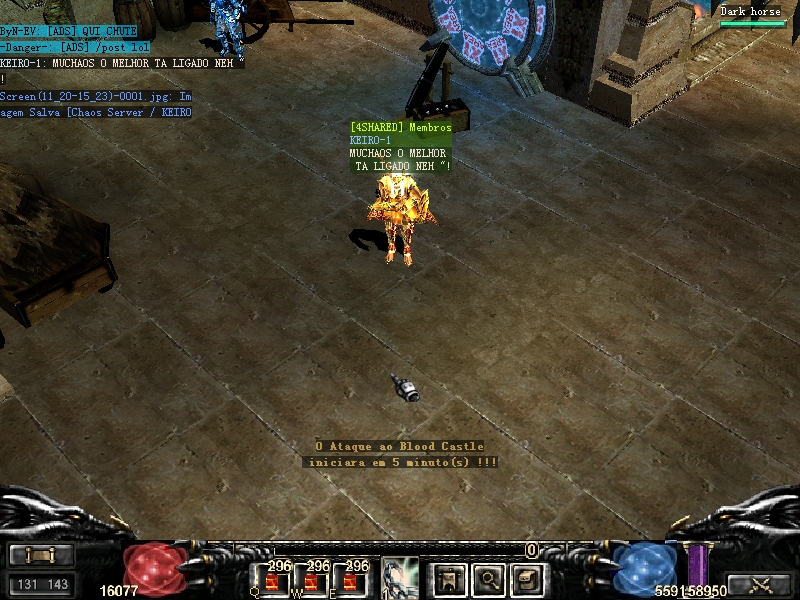Click the Dark horse target label

click(x=751, y=12)
